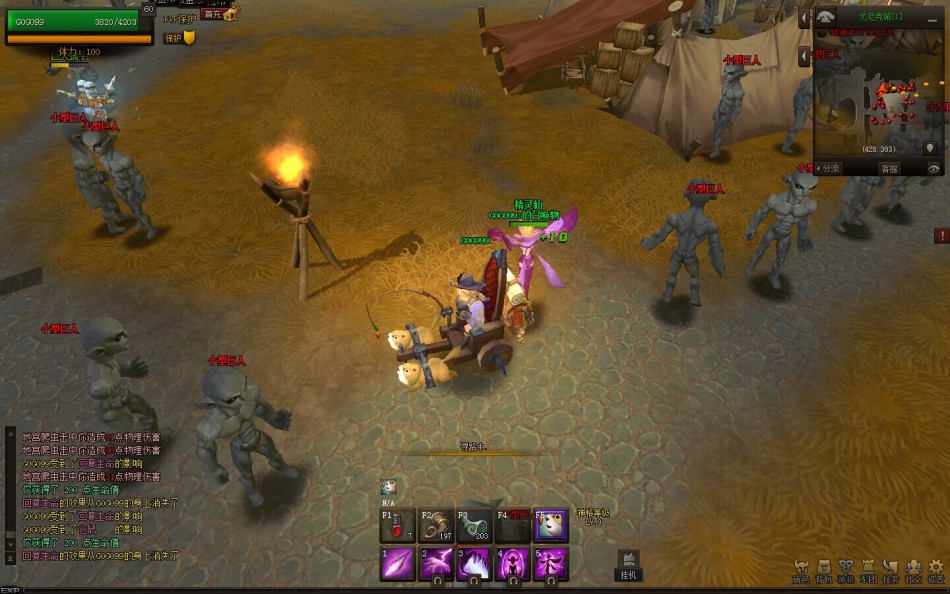Activate the white claw skill in slot 3

(x=474, y=564)
